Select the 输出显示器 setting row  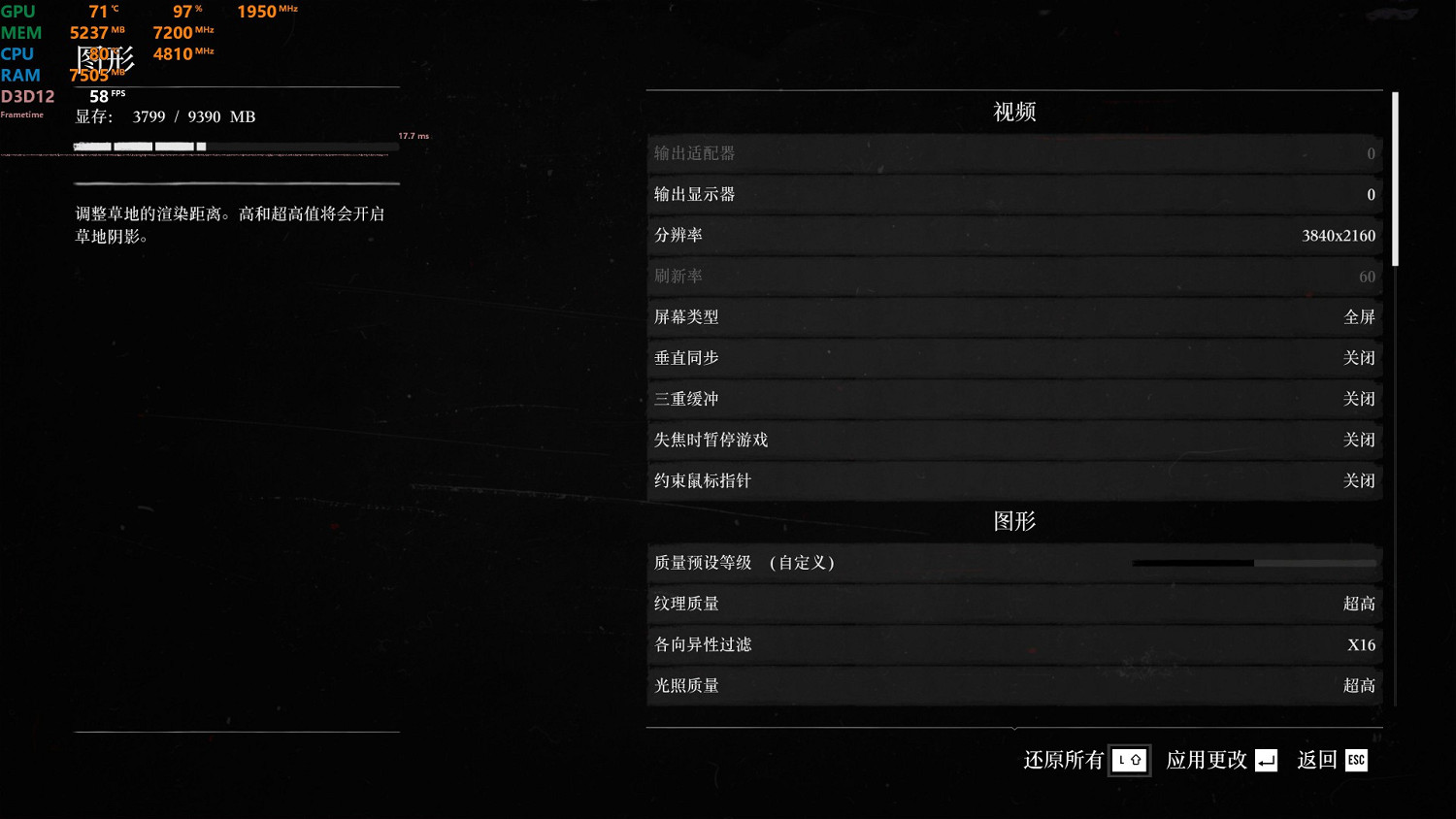(x=1014, y=194)
